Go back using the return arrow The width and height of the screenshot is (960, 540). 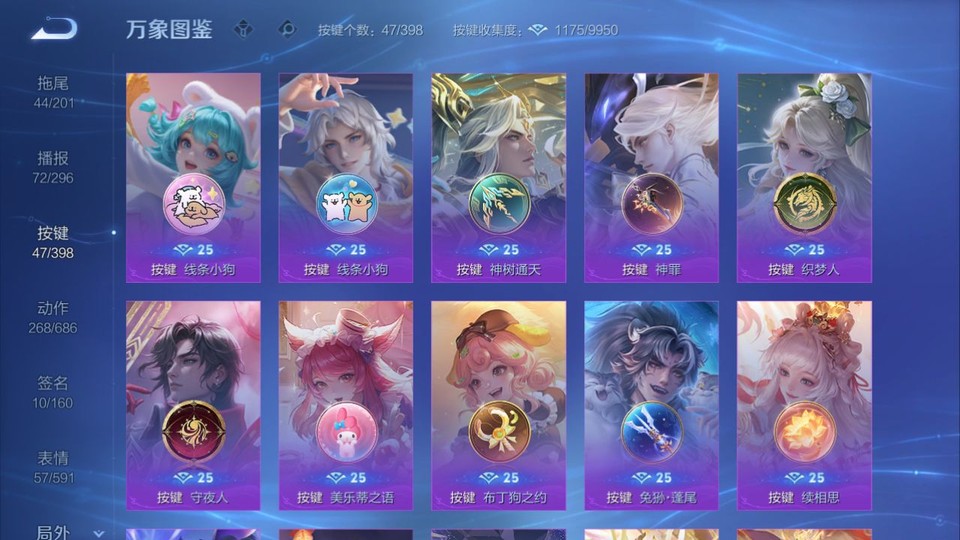[x=55, y=29]
